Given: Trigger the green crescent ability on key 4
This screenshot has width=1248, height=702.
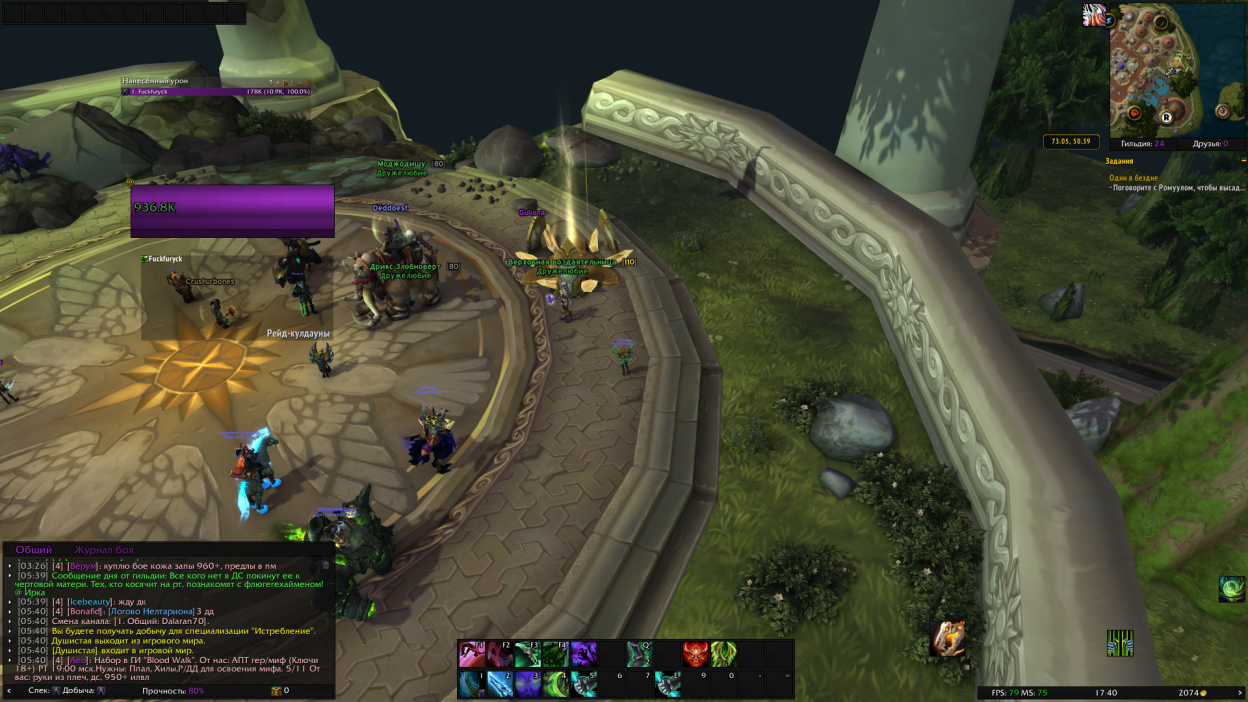Looking at the screenshot, I should click(x=556, y=684).
